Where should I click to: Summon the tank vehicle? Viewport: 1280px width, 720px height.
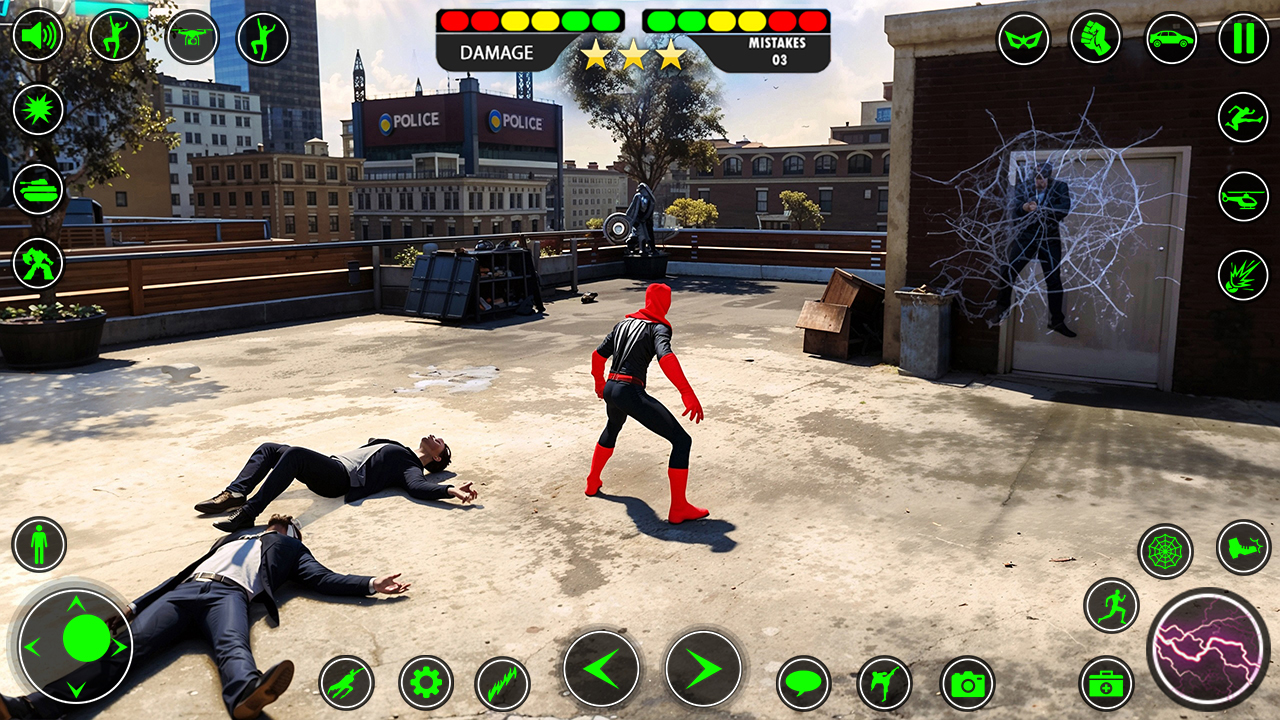(x=38, y=188)
